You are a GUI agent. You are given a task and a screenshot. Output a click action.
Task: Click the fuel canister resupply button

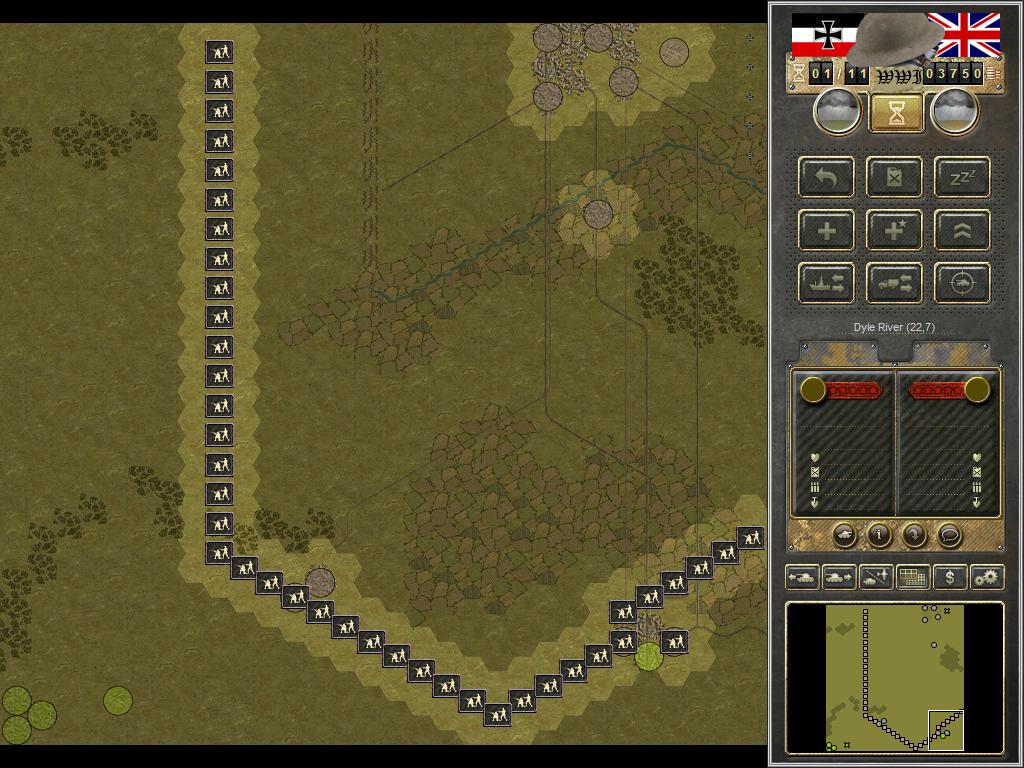point(895,178)
